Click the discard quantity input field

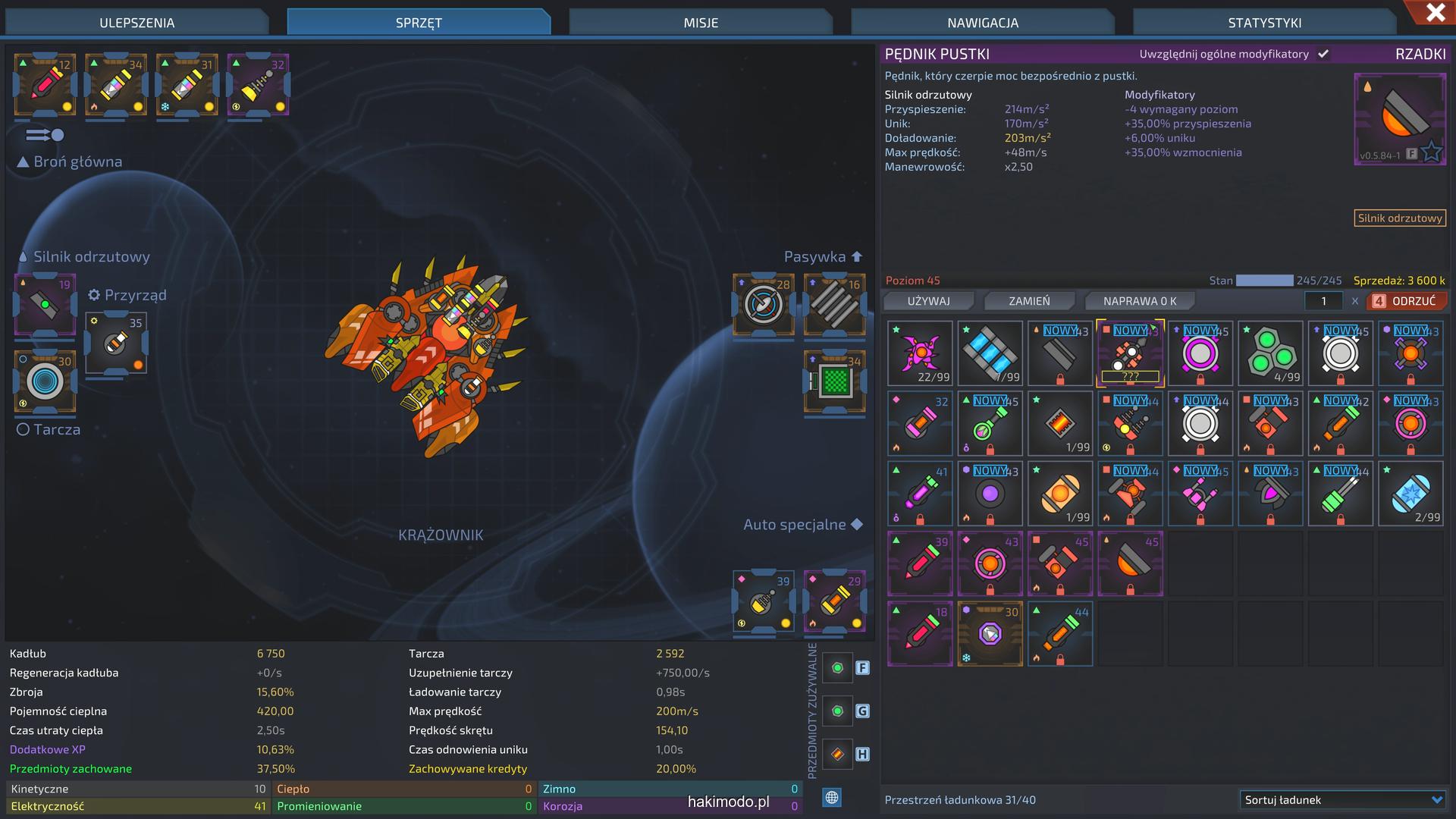(x=1323, y=301)
